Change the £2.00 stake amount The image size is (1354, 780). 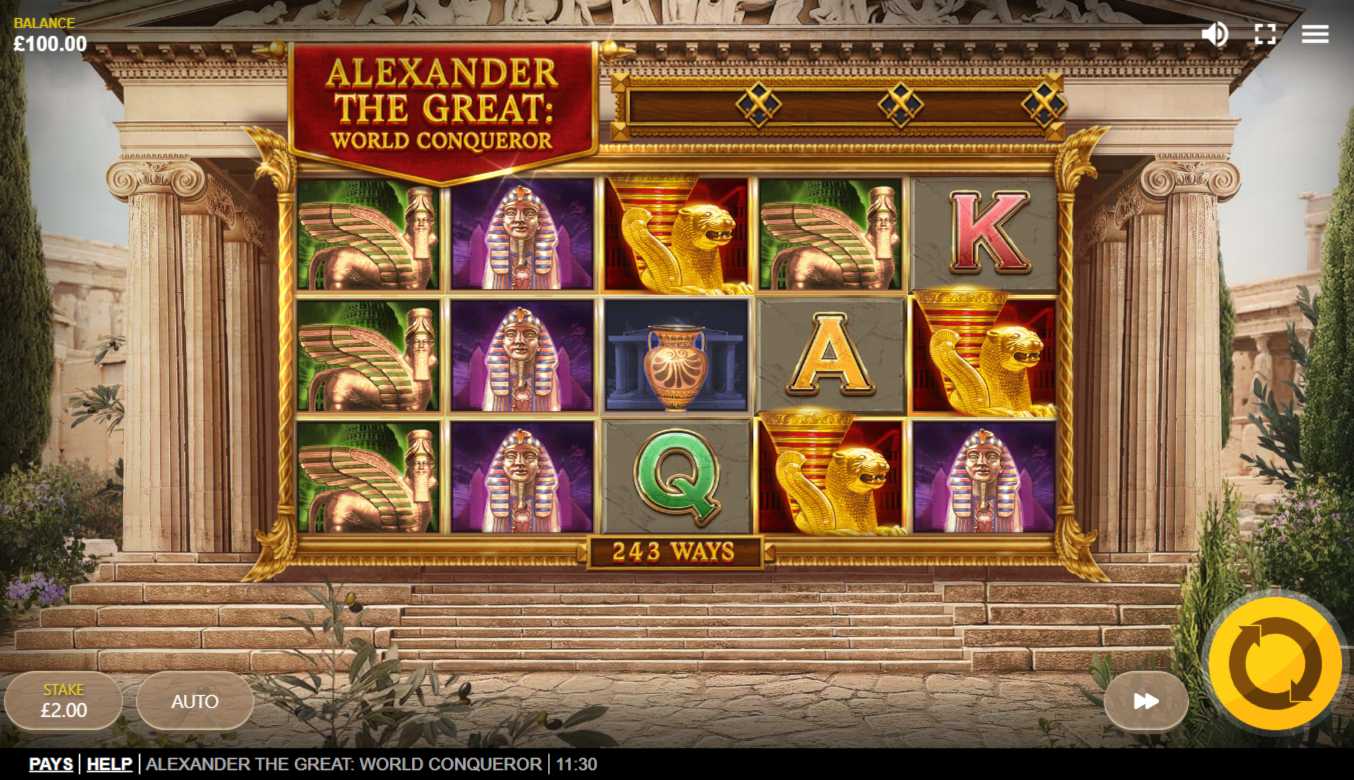pyautogui.click(x=64, y=701)
